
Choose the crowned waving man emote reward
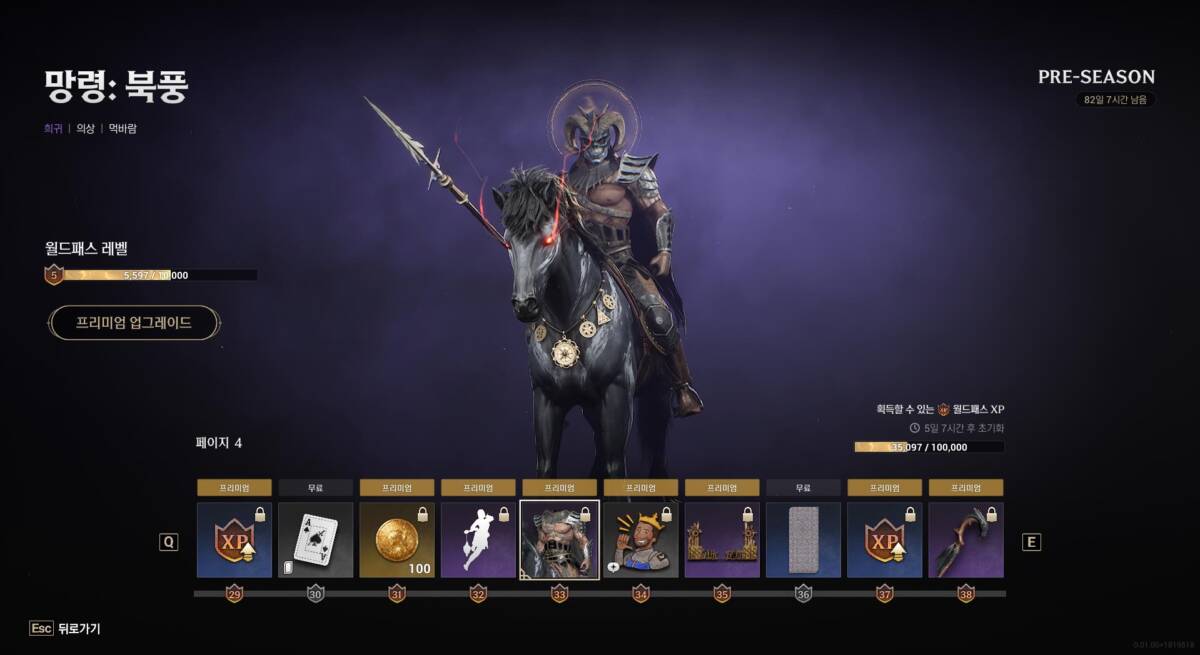coord(641,540)
